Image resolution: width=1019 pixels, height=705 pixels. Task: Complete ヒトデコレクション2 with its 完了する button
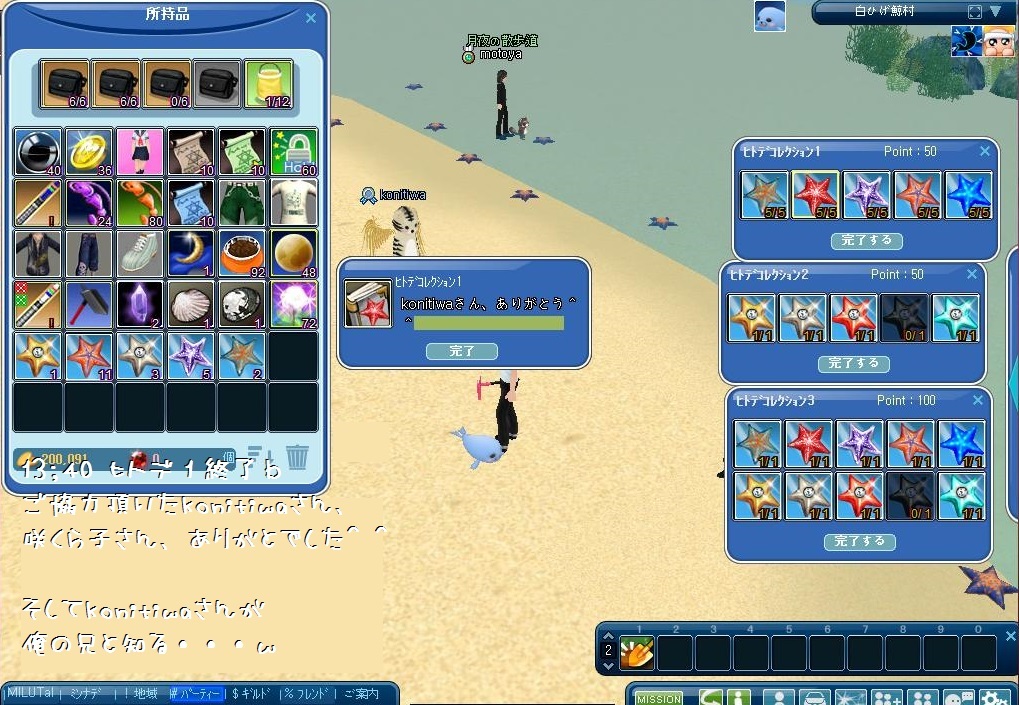pos(853,364)
